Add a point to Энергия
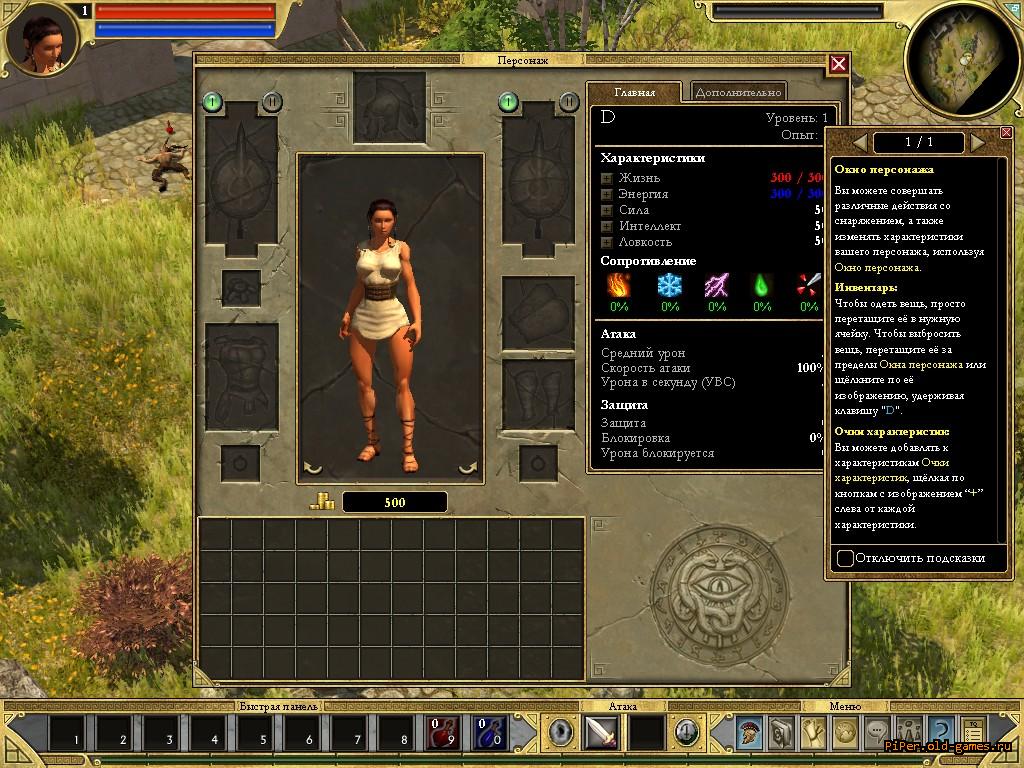Screen dimensions: 1024x768 click(607, 194)
